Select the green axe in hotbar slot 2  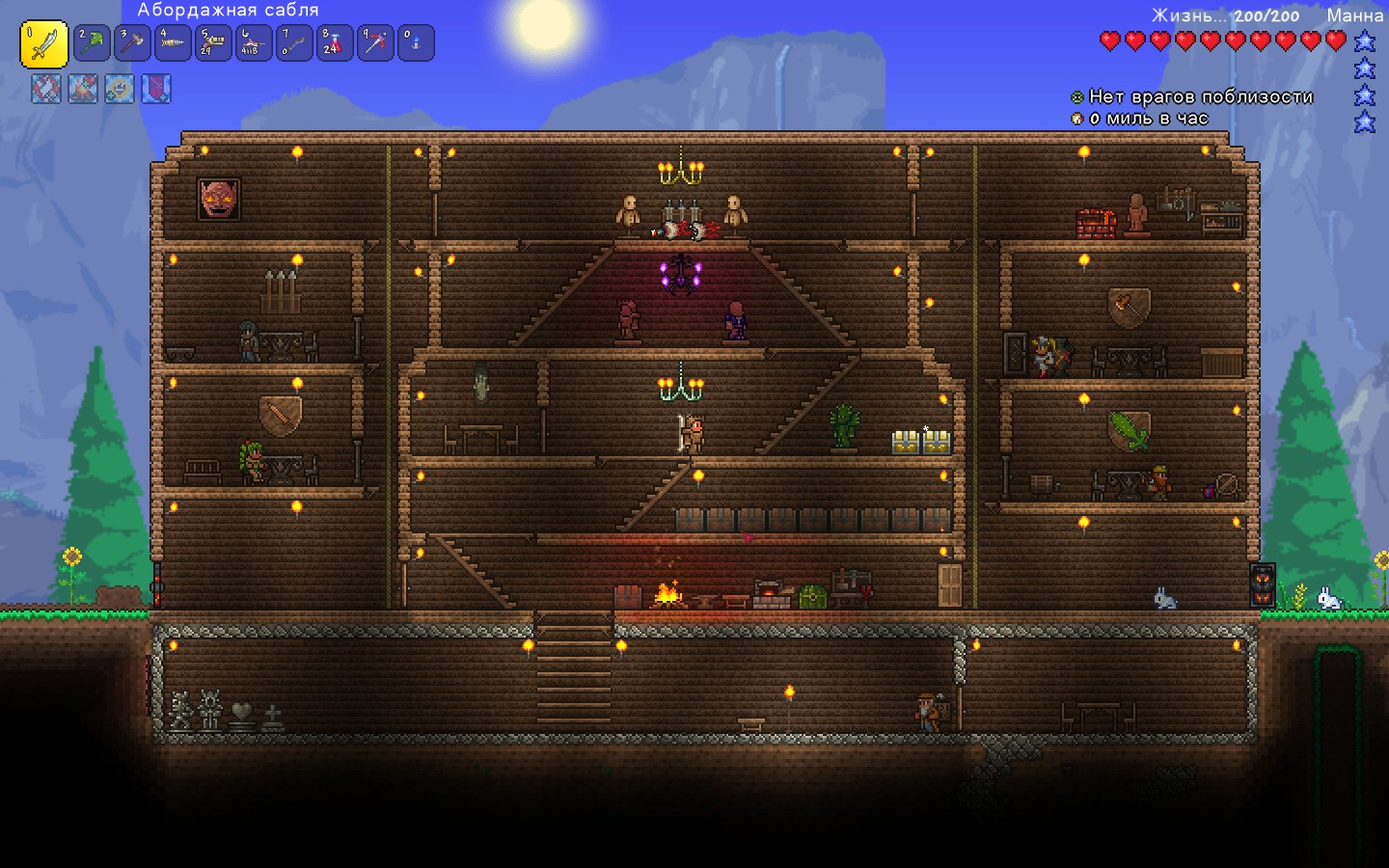(93, 43)
